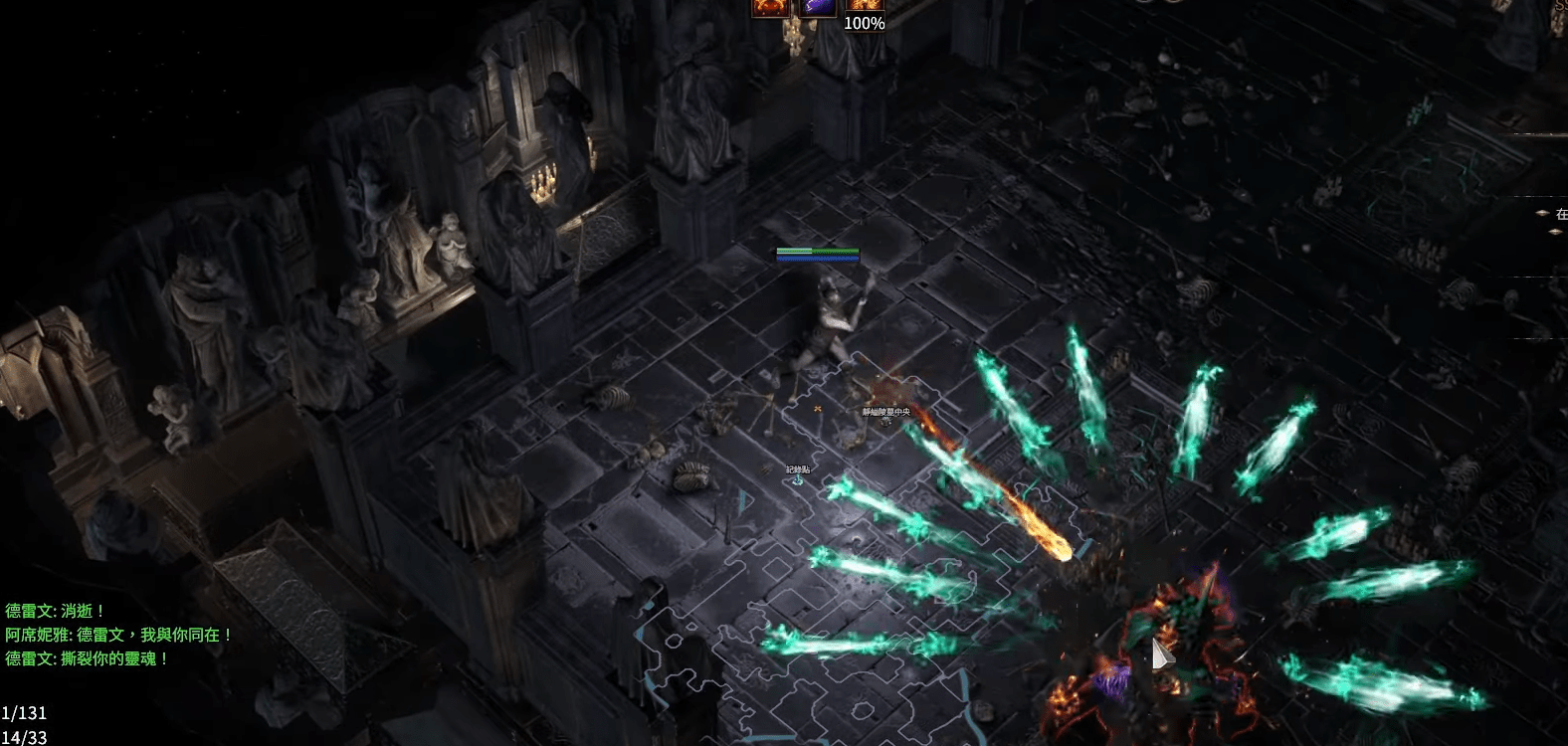1568x746 pixels.
Task: Click the fiery buff icon showing 100%
Action: (x=864, y=6)
